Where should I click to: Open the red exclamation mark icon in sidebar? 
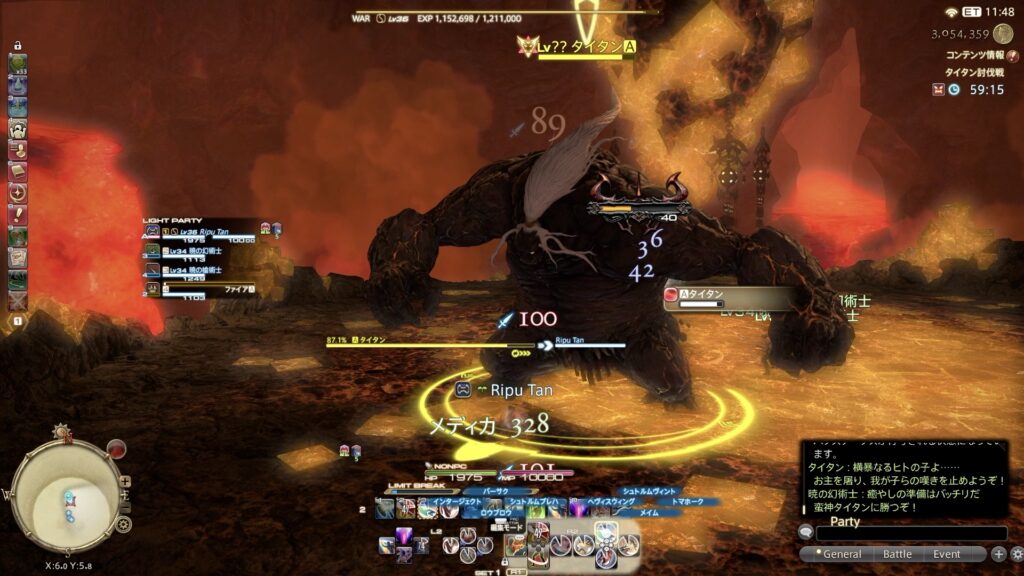(x=17, y=215)
